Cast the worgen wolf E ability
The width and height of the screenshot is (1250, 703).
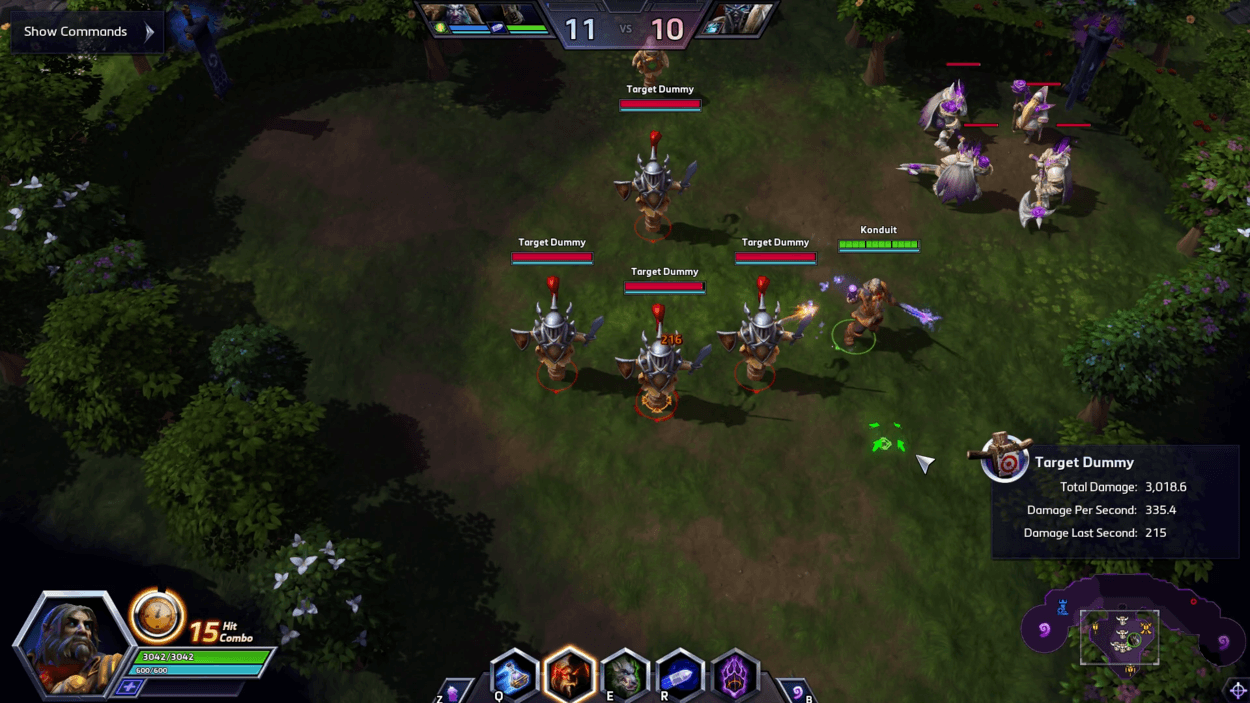coord(625,677)
